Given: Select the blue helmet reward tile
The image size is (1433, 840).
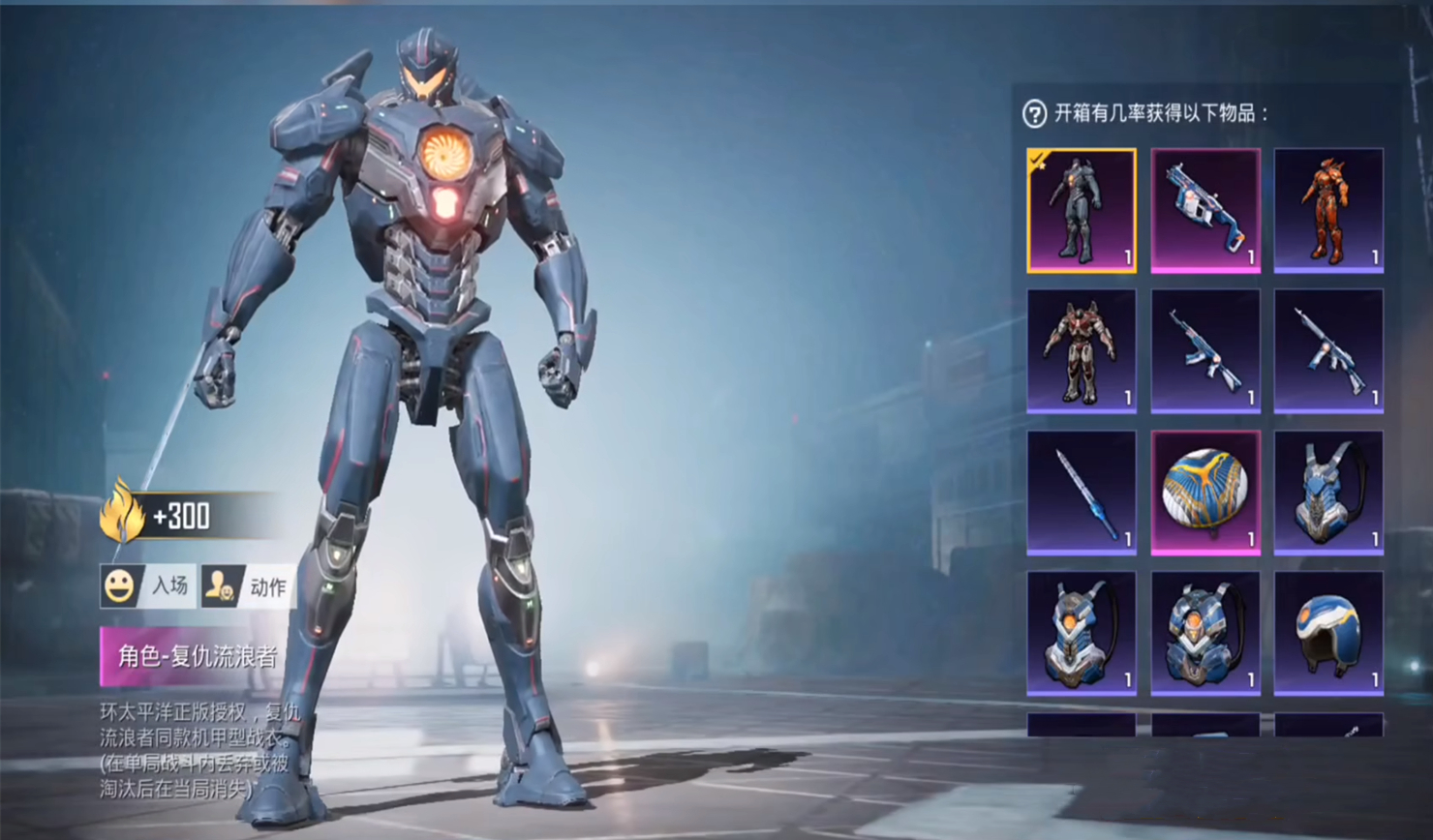Looking at the screenshot, I should coord(1328,633).
